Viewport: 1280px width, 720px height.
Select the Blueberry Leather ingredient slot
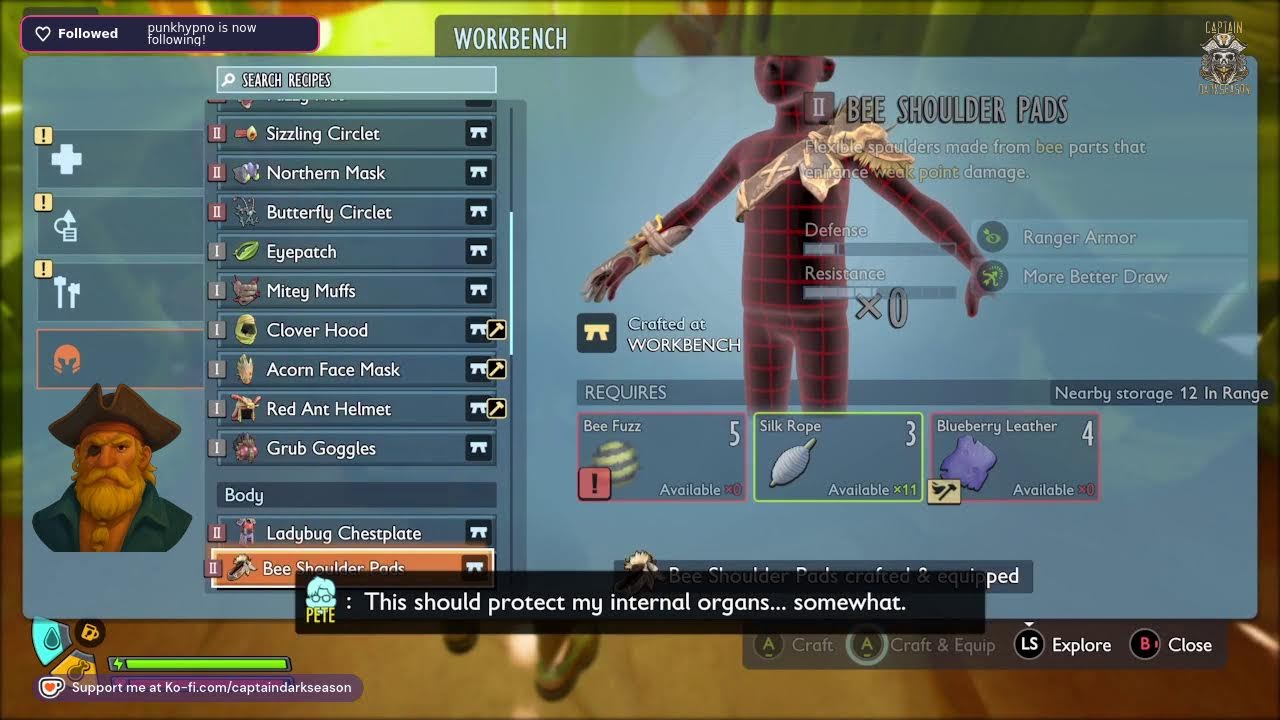click(1014, 457)
